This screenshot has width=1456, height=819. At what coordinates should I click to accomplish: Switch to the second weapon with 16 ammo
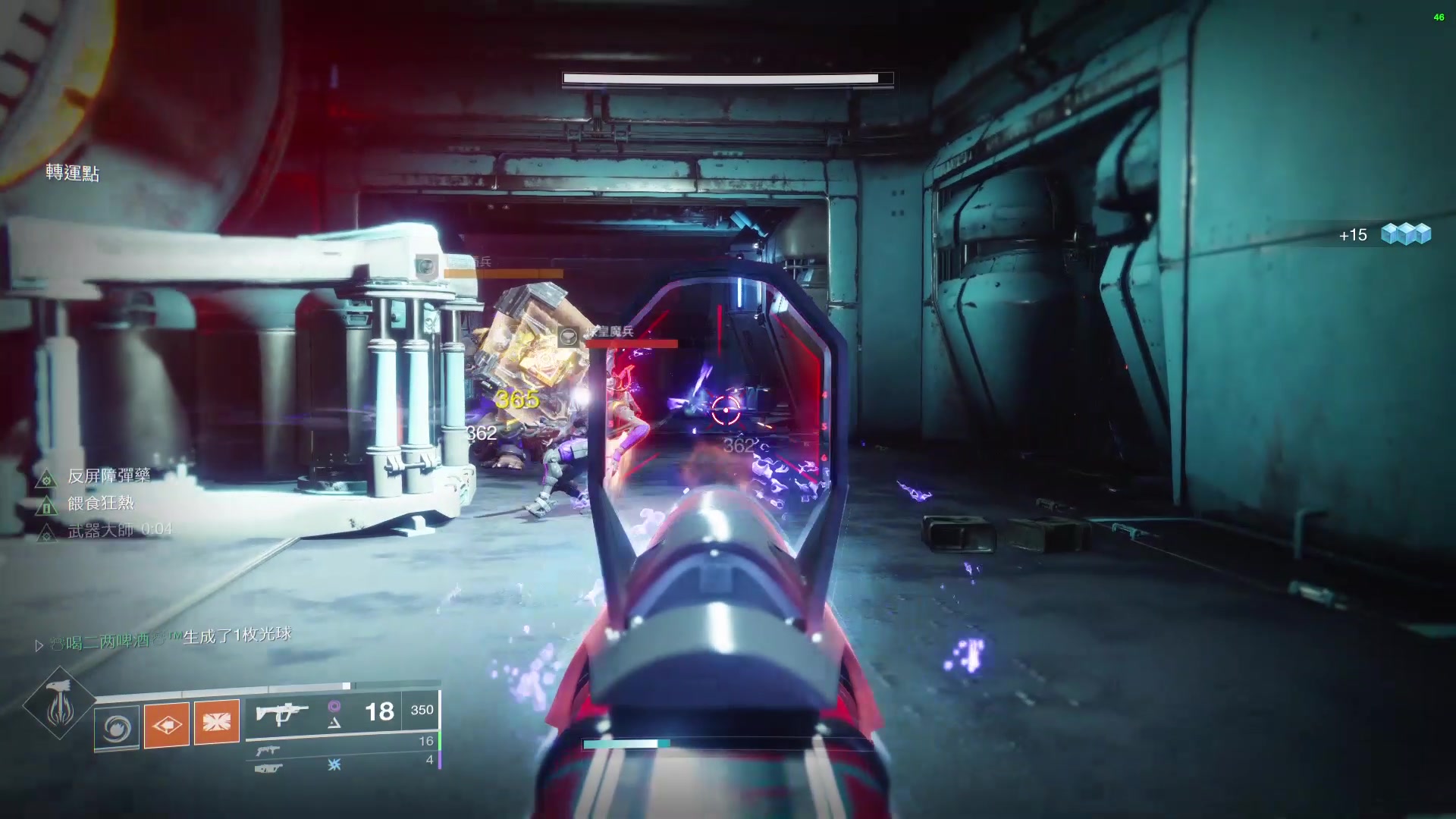tap(268, 750)
